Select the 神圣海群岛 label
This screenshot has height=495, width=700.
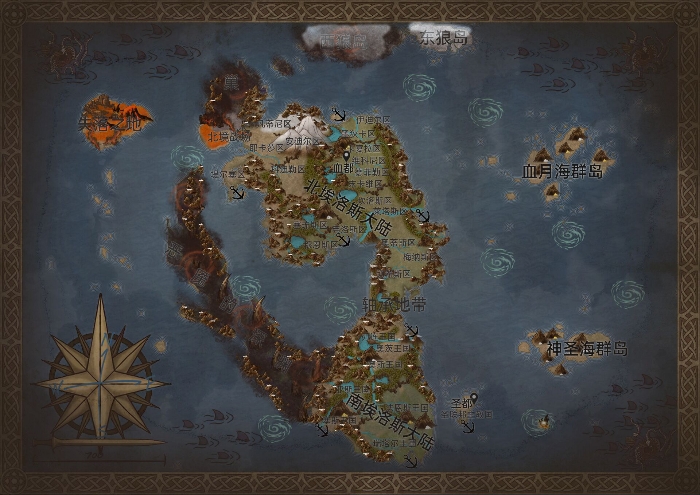point(587,349)
